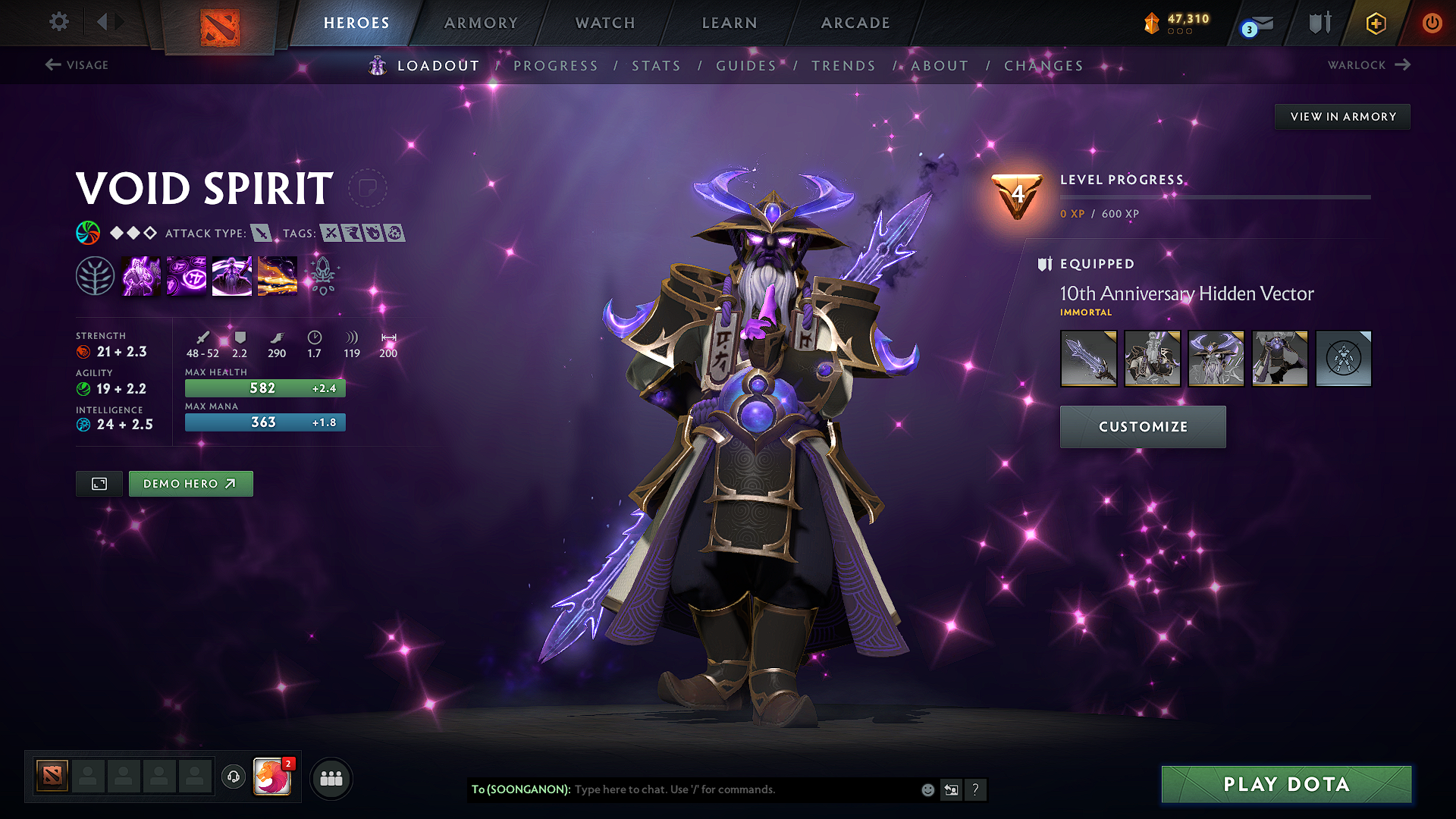
Task: Switch to the STATS page for Void Spirit
Action: coord(657,66)
